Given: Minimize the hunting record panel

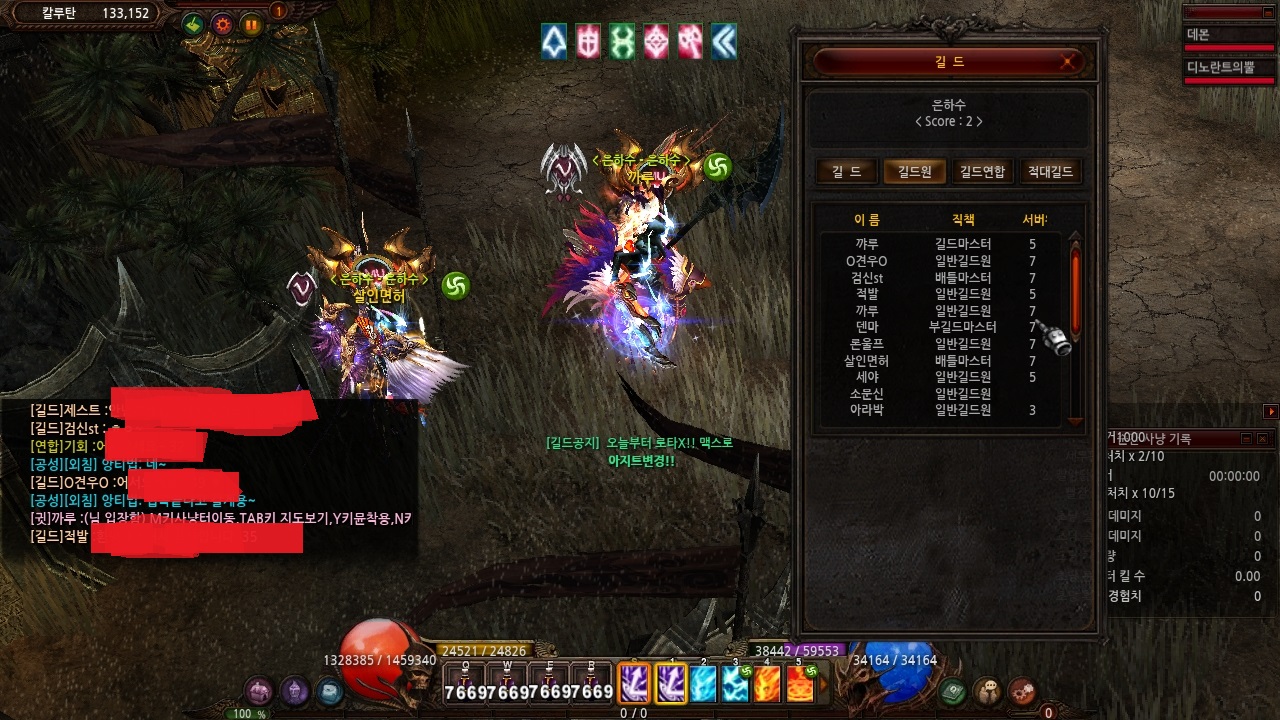Looking at the screenshot, I should 1247,439.
